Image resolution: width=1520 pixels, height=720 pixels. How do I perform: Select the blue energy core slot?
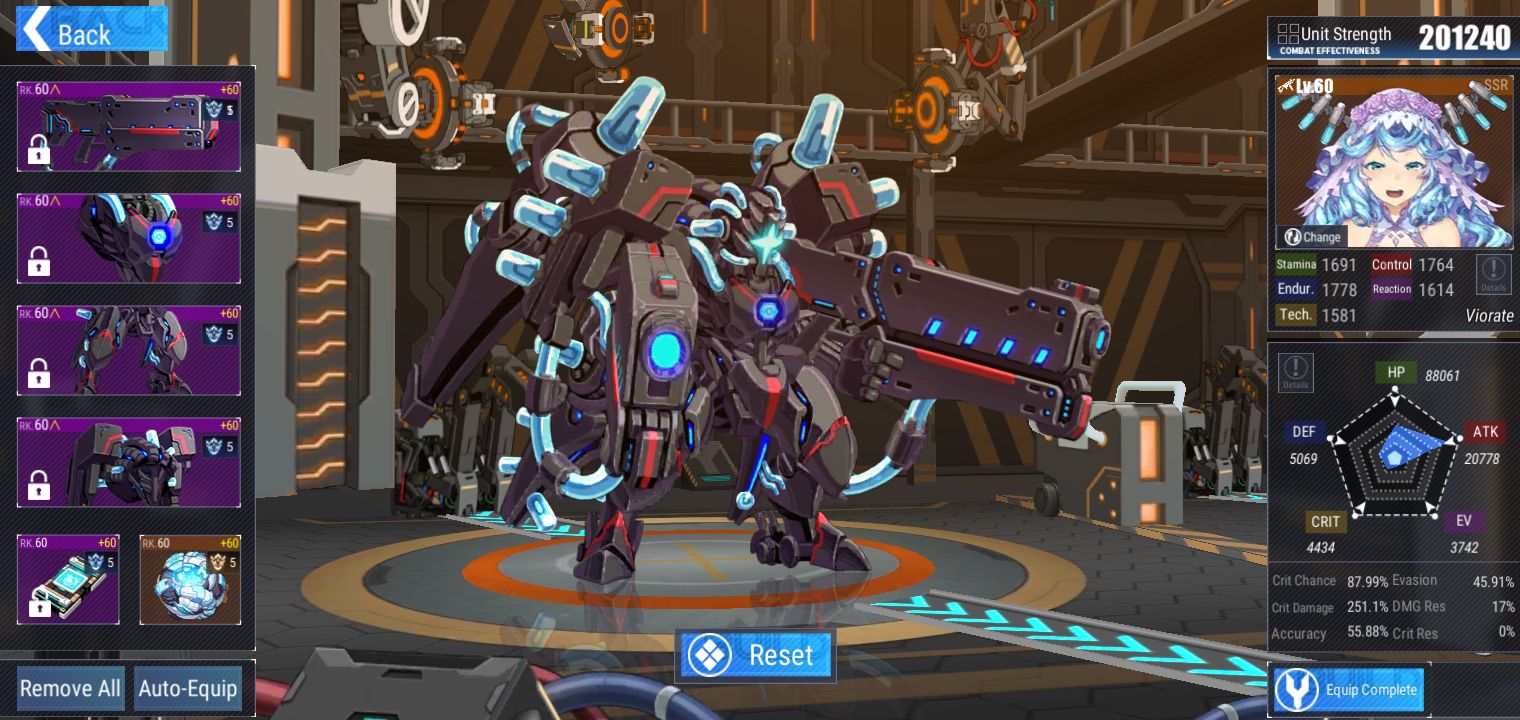coord(190,580)
